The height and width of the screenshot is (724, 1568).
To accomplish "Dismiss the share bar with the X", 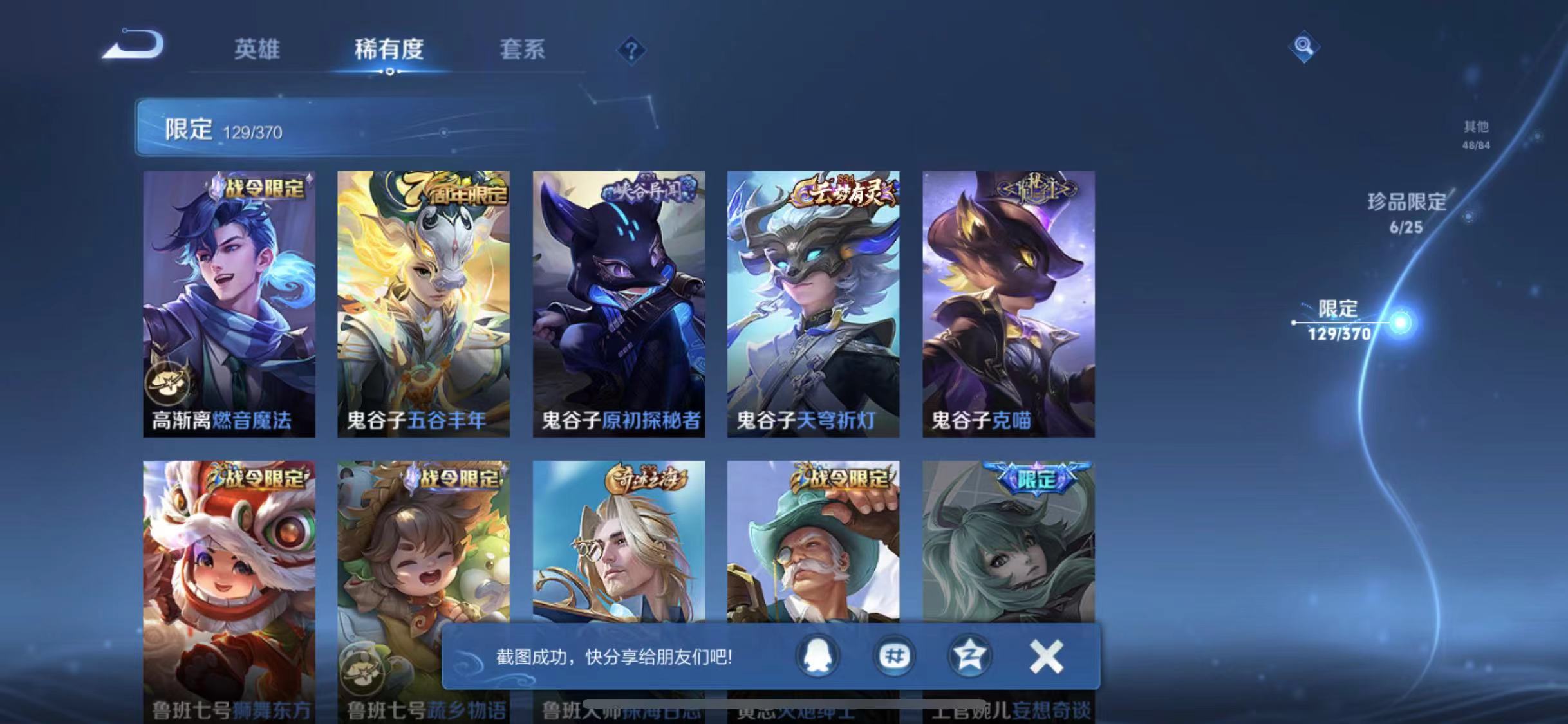I will coord(1046,656).
